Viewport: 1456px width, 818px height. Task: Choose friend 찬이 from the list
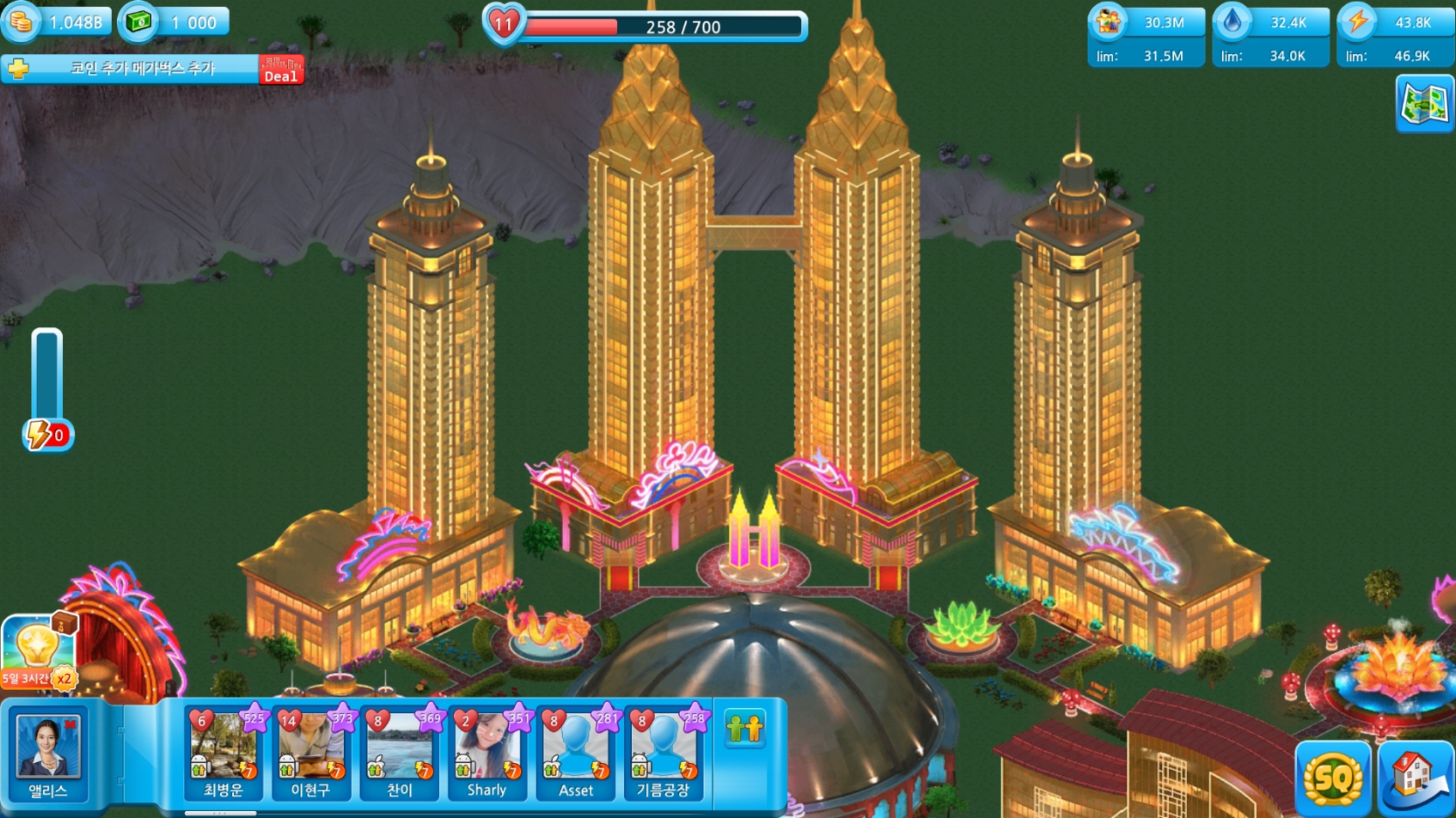[400, 753]
